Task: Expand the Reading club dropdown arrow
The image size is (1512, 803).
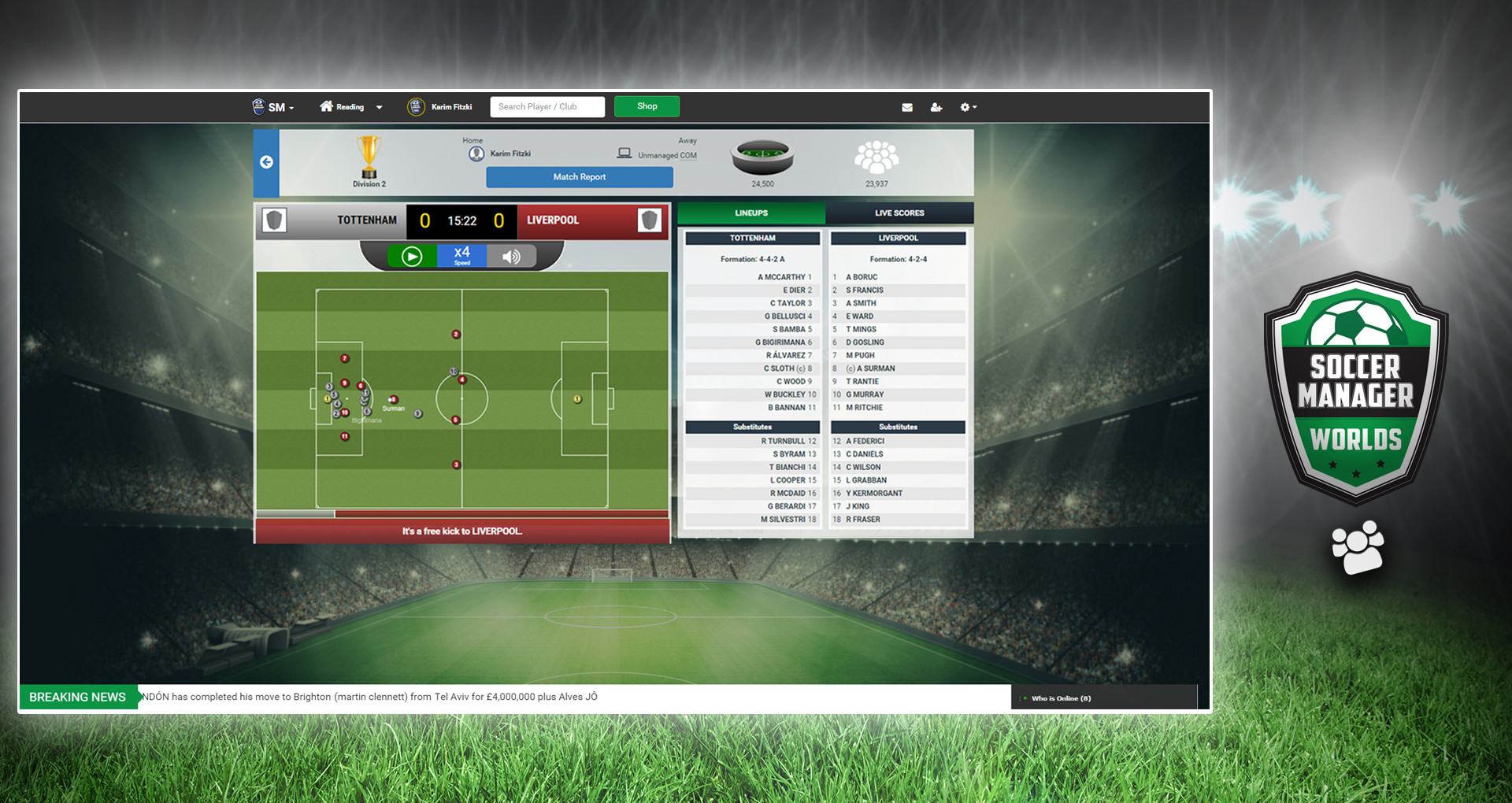Action: [379, 107]
